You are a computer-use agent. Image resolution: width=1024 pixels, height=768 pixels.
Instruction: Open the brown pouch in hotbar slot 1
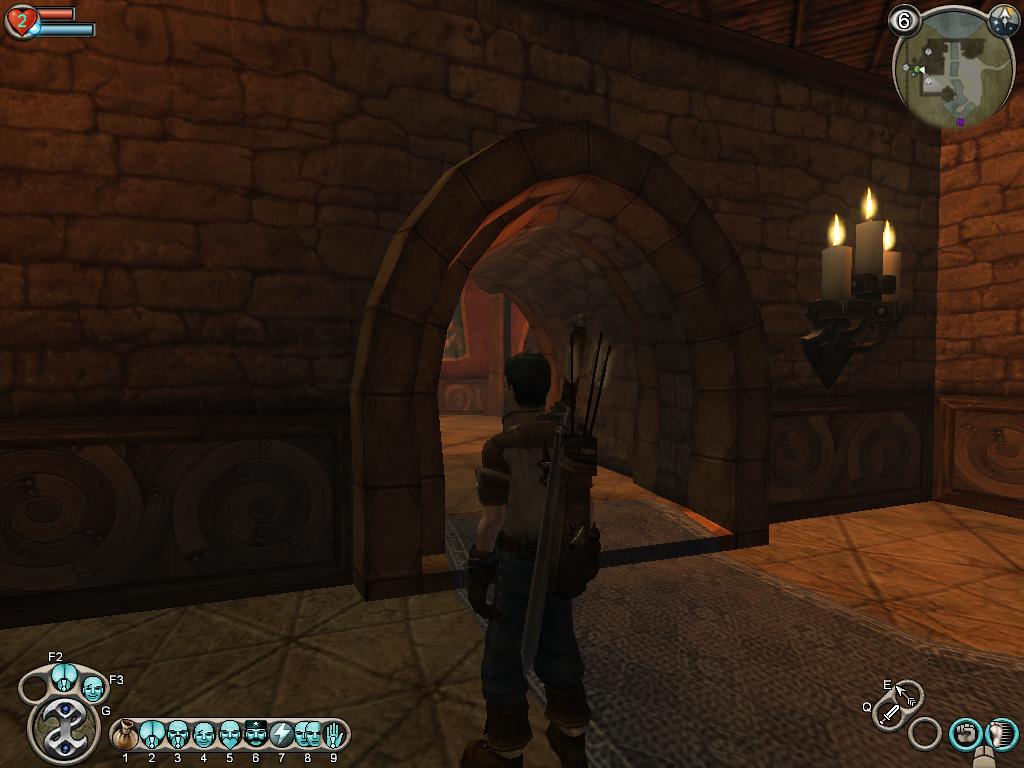click(126, 735)
